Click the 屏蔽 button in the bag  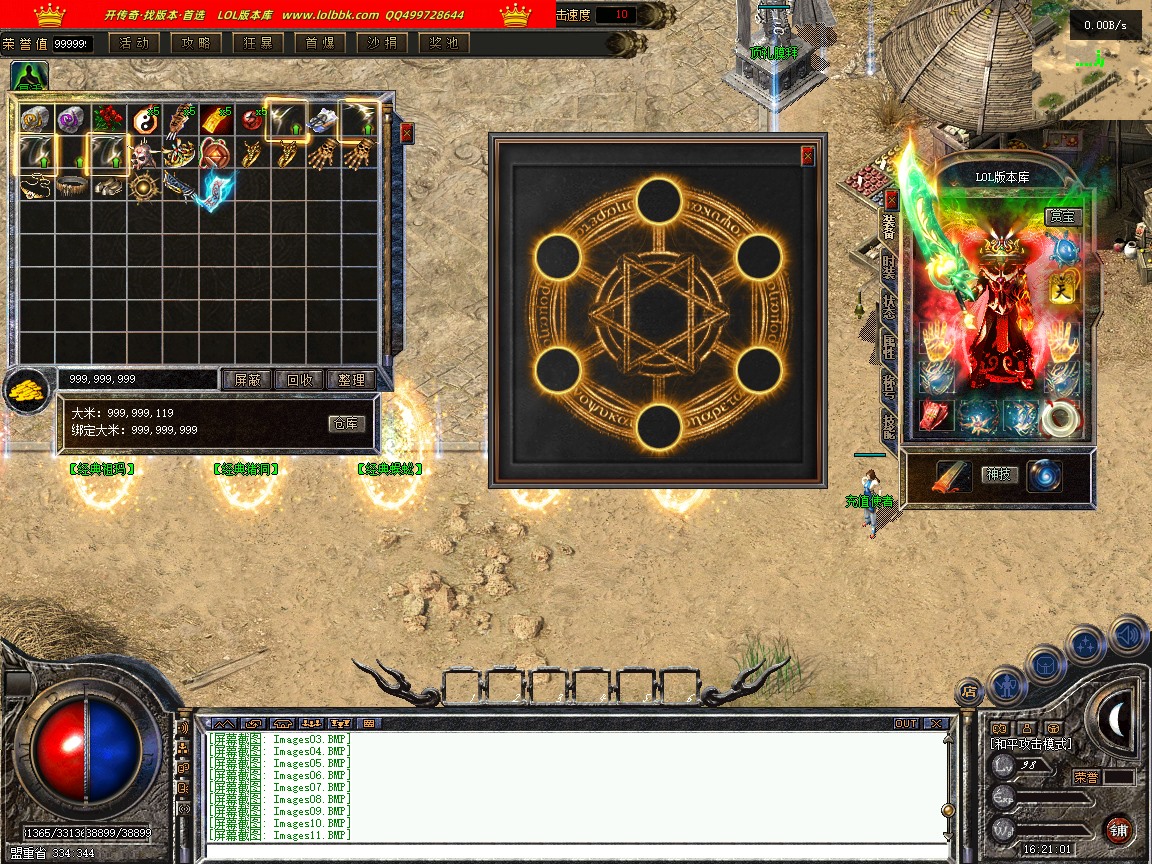pos(247,380)
